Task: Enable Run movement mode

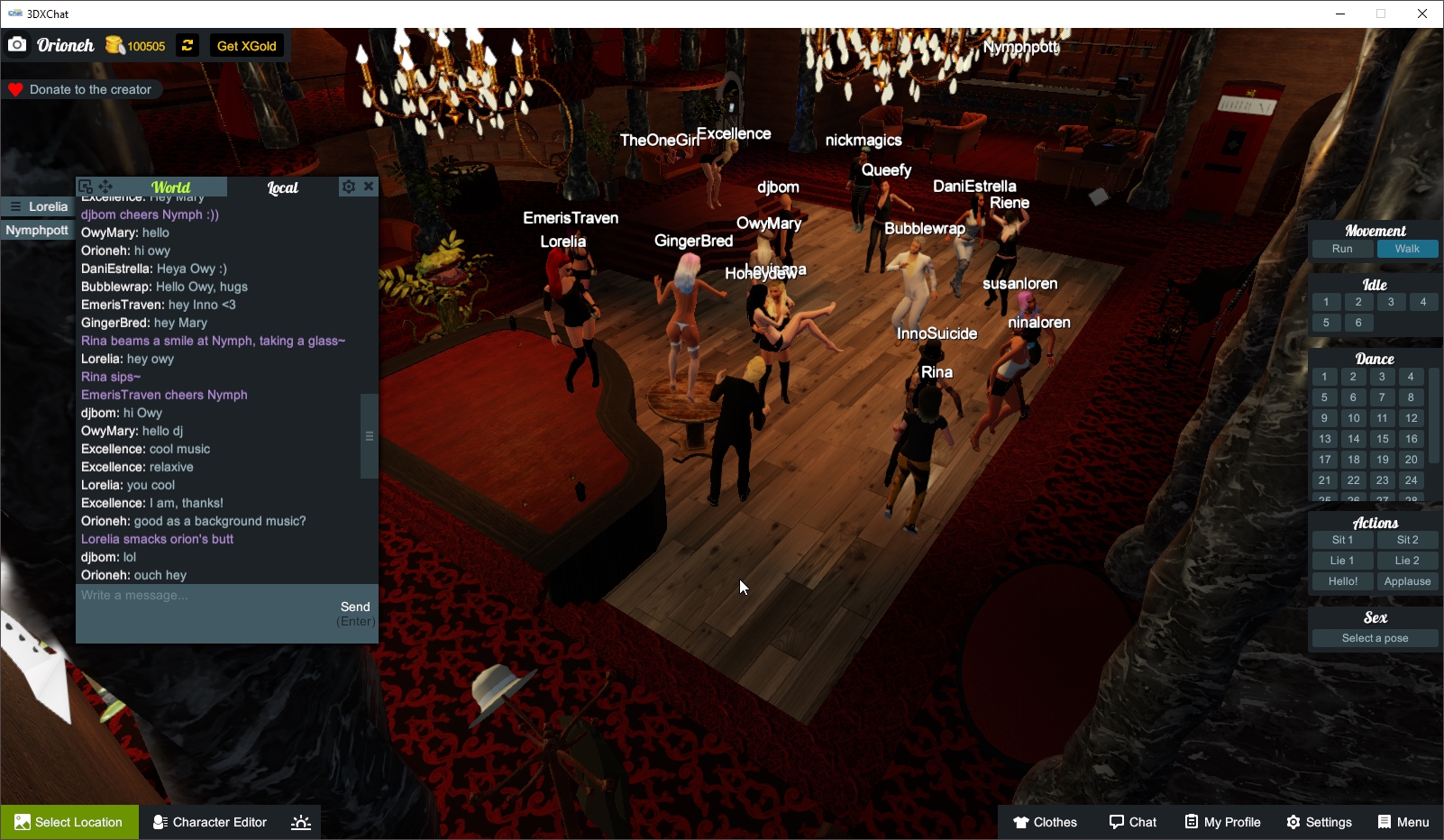Action: [1341, 249]
